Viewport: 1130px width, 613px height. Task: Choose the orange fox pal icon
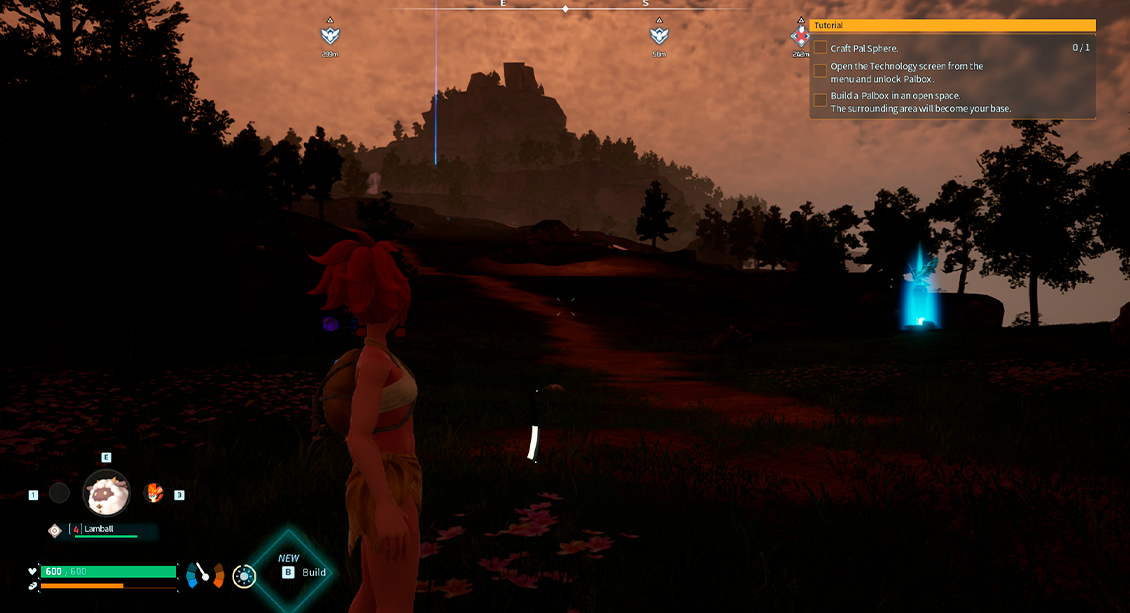[154, 492]
